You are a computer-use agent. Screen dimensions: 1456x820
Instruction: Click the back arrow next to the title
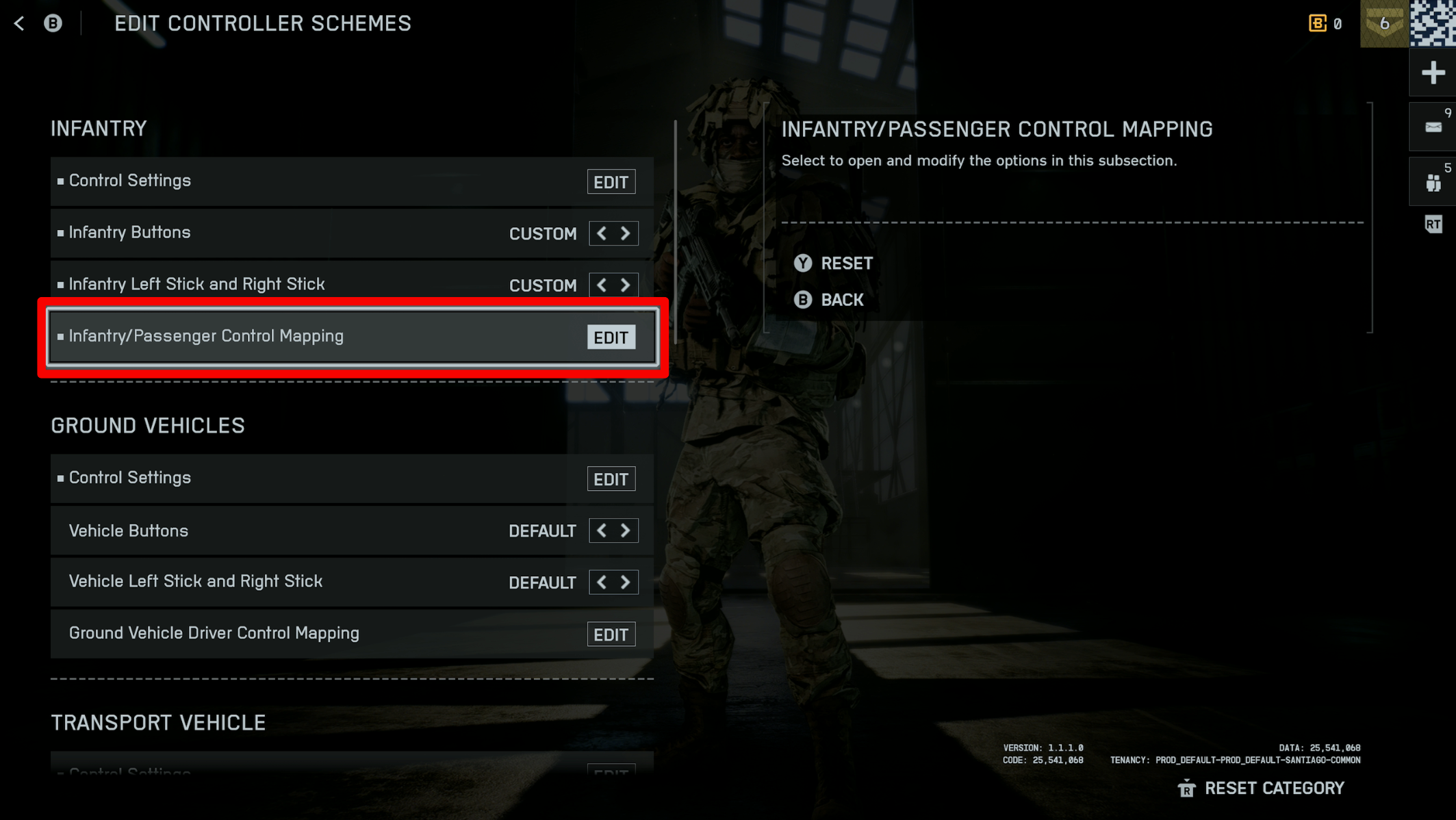pyautogui.click(x=18, y=23)
